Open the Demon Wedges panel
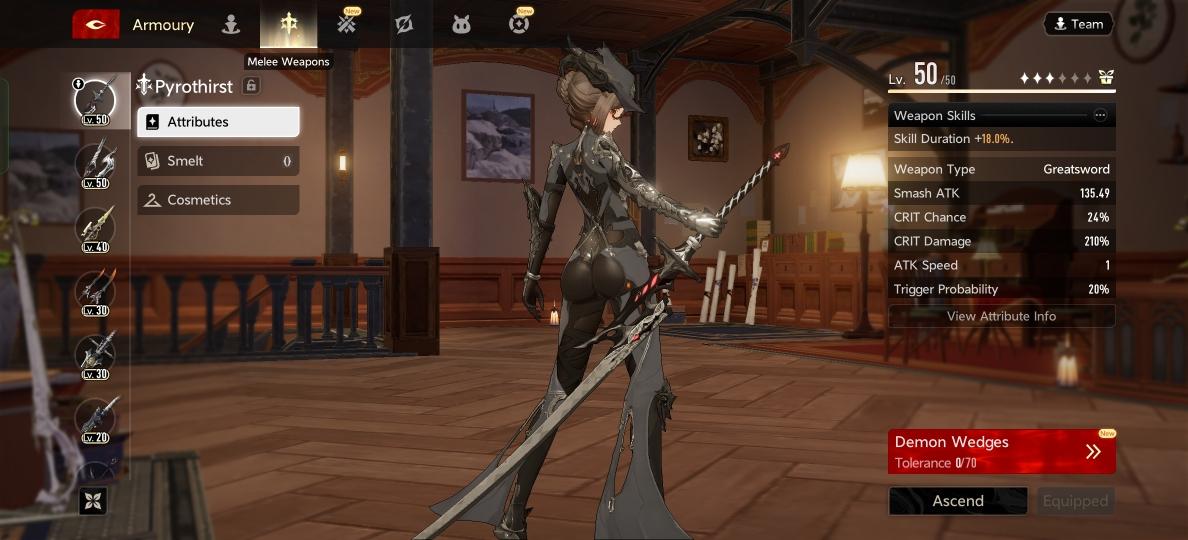Image resolution: width=1188 pixels, height=540 pixels. pos(1001,452)
